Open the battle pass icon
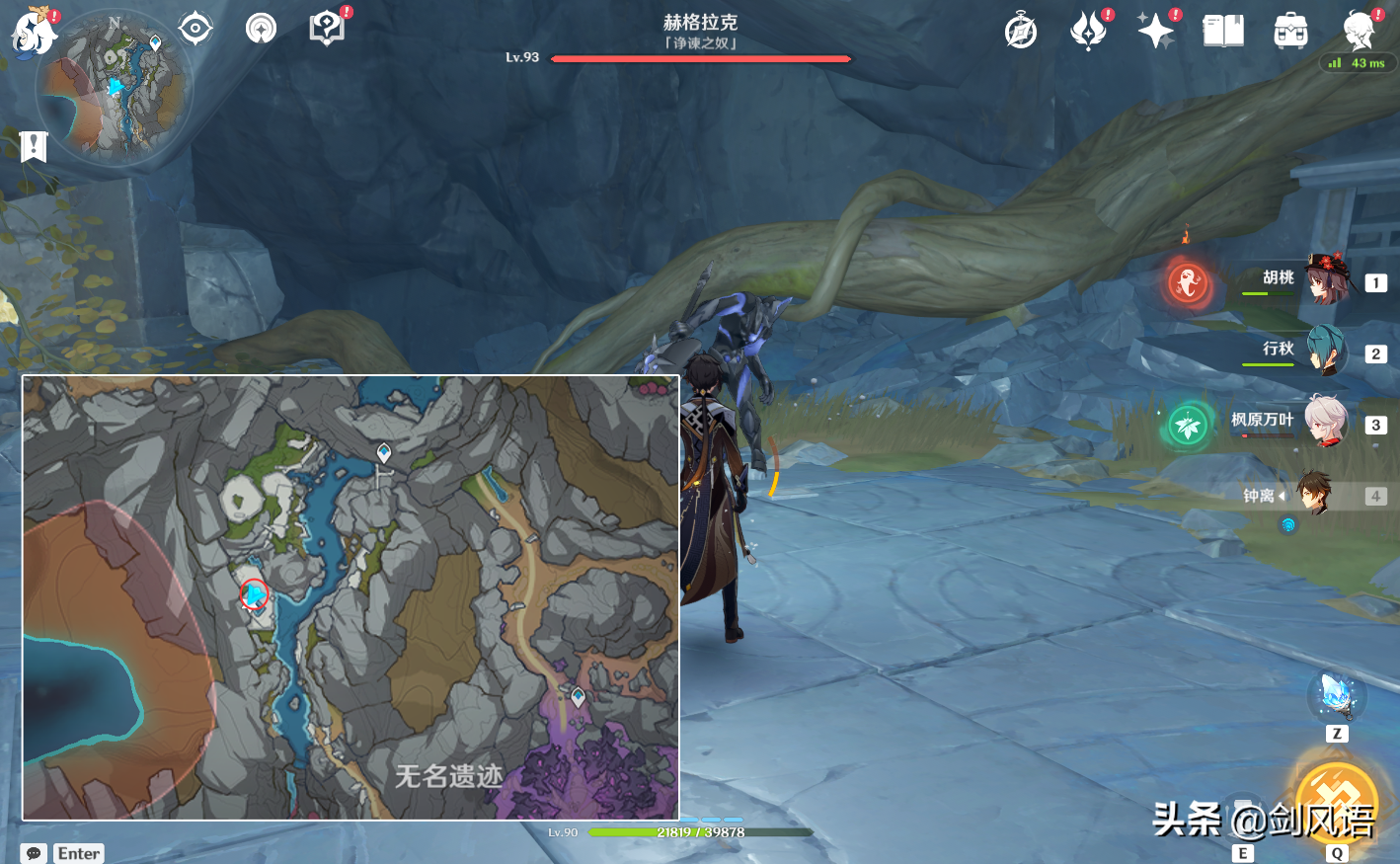This screenshot has width=1400, height=864. pyautogui.click(x=1088, y=31)
